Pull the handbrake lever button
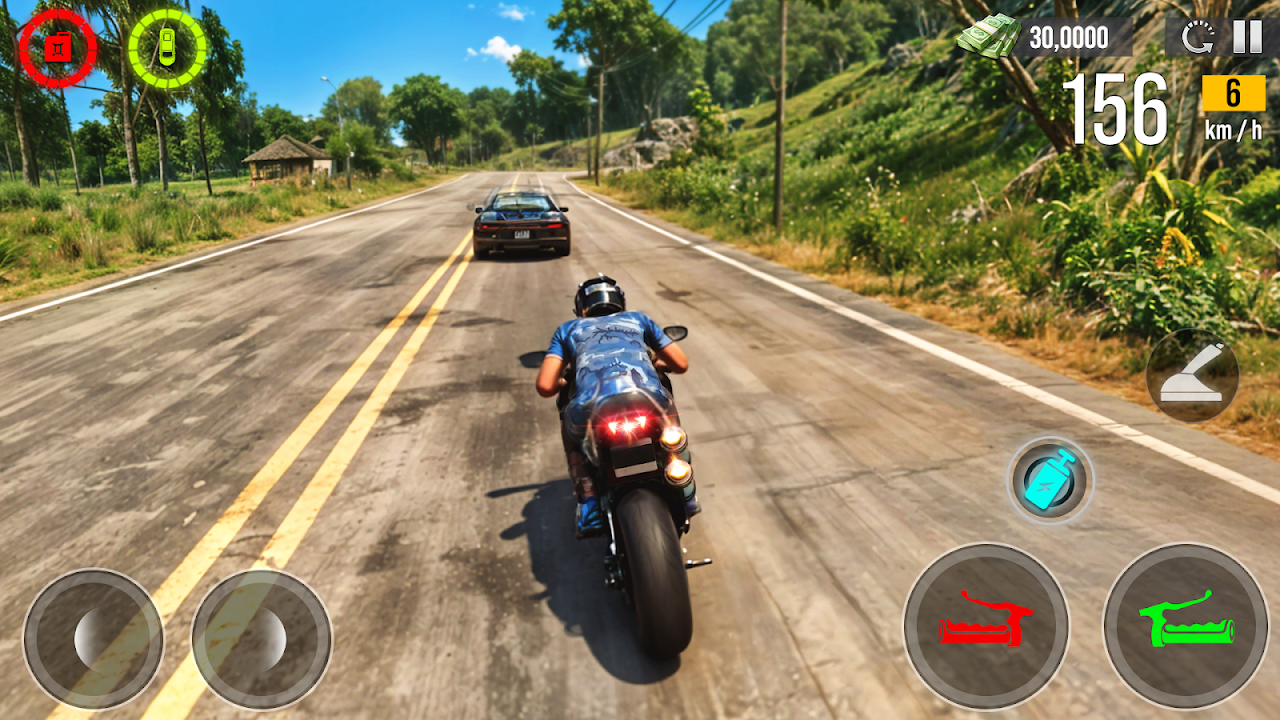 coord(1192,375)
